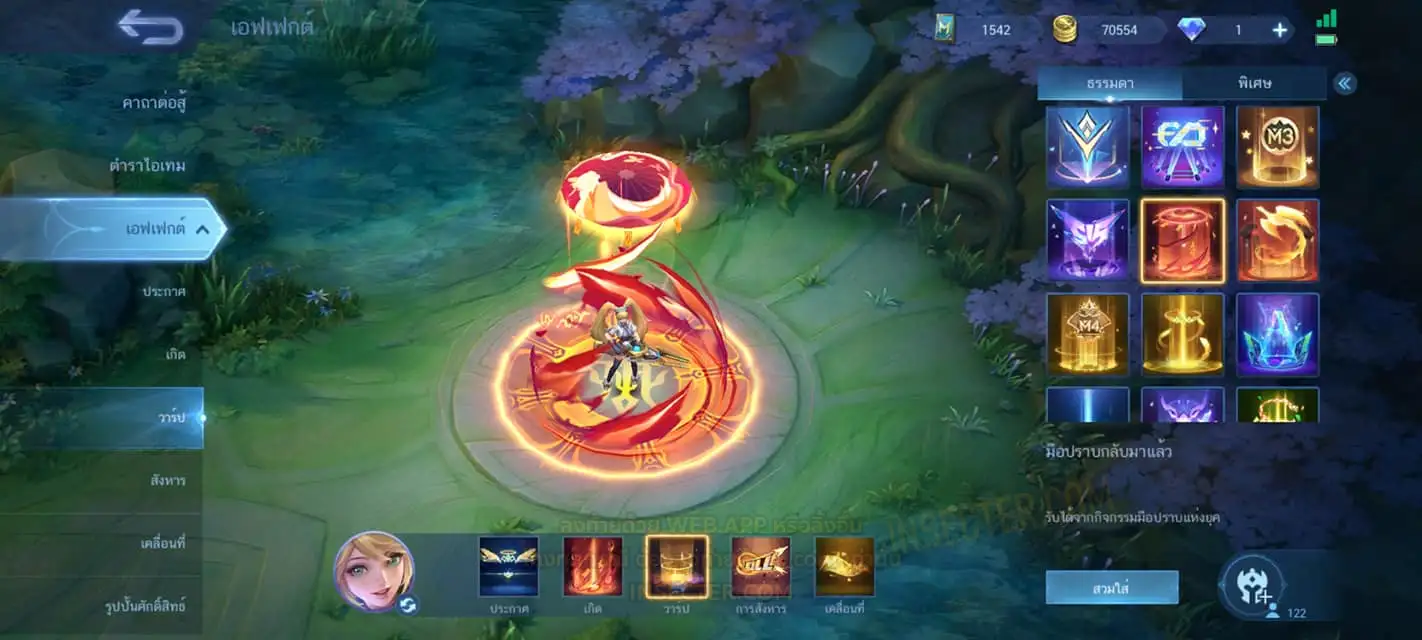Switch to the พิเศษ tab
The width and height of the screenshot is (1422, 640).
[1253, 83]
